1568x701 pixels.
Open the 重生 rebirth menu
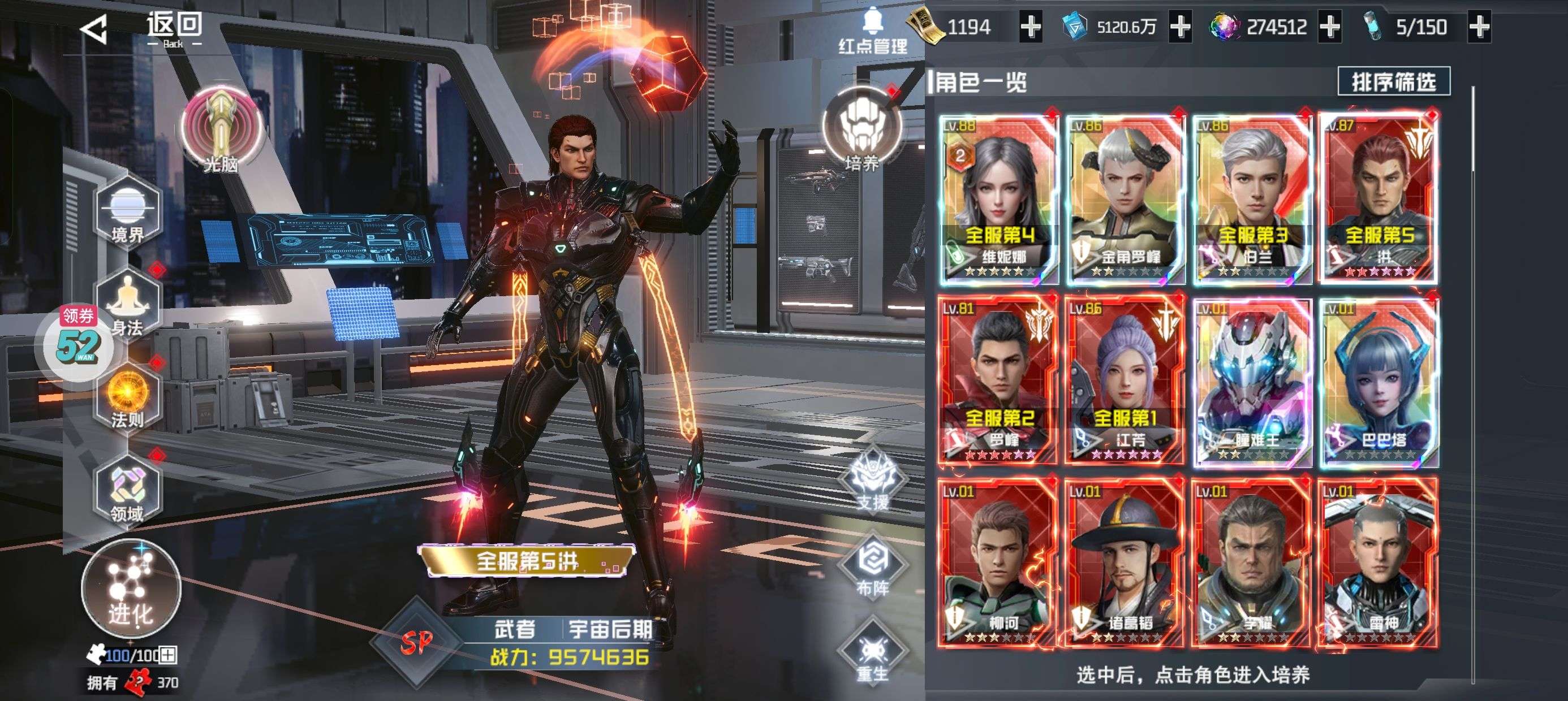(872, 654)
